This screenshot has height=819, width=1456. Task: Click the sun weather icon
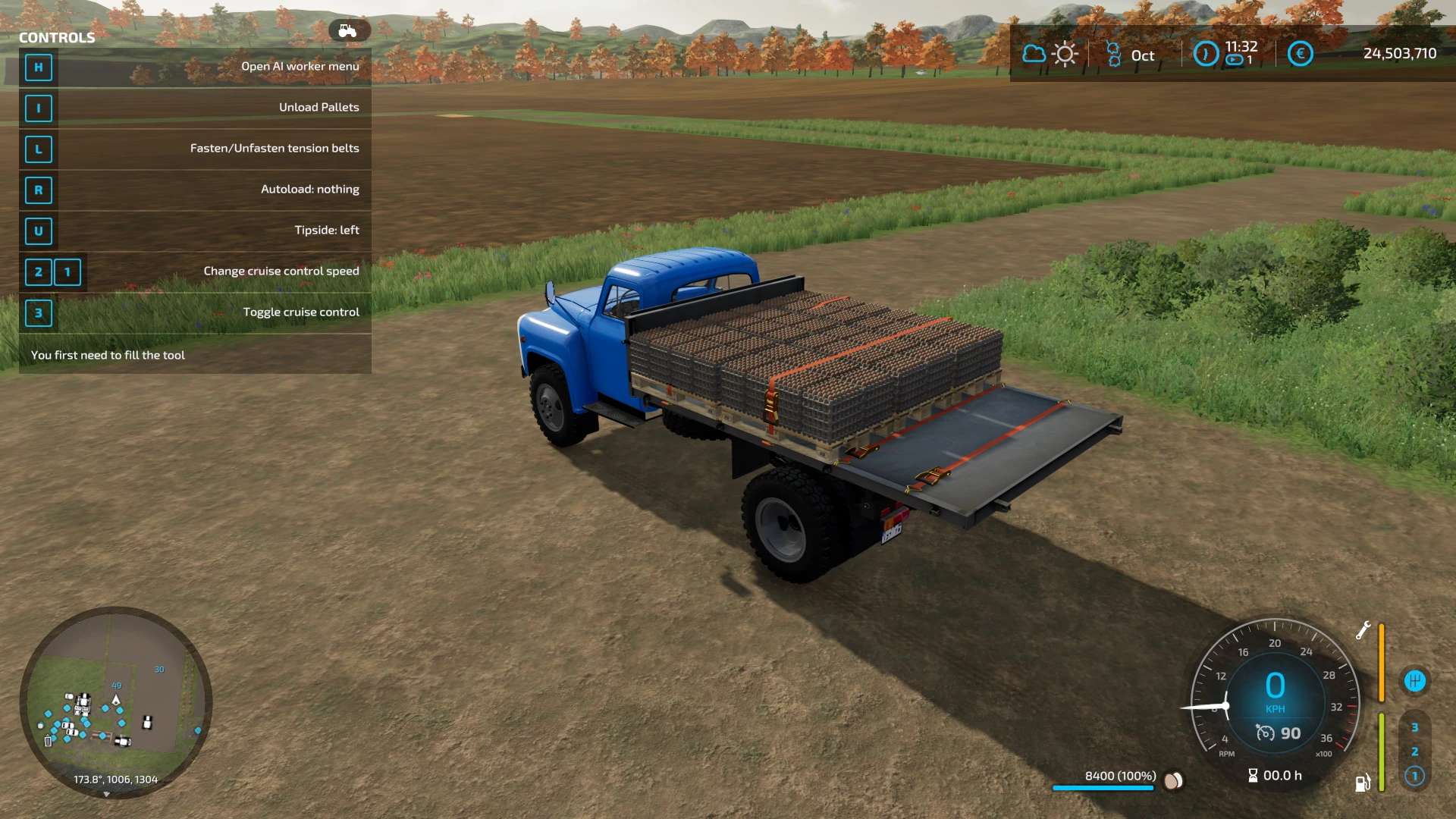(1065, 54)
